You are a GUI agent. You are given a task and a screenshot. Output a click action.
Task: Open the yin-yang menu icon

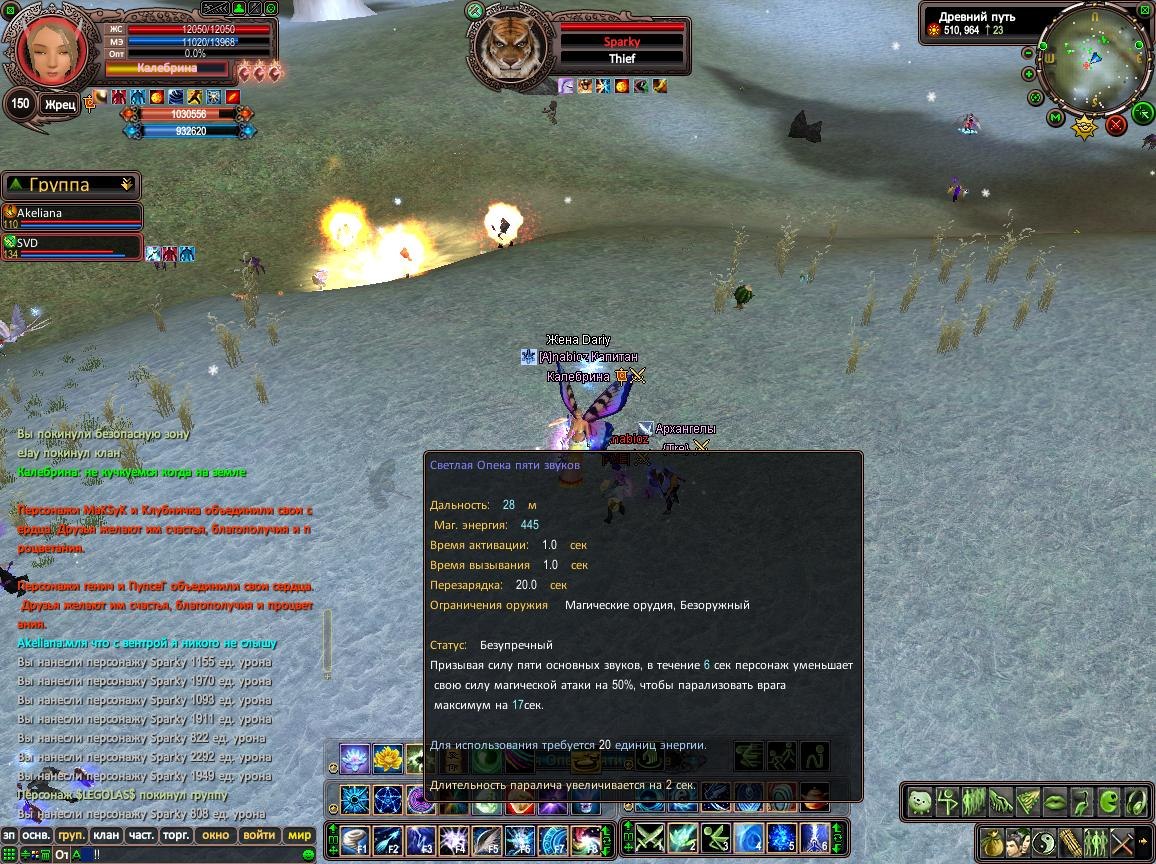click(1043, 841)
